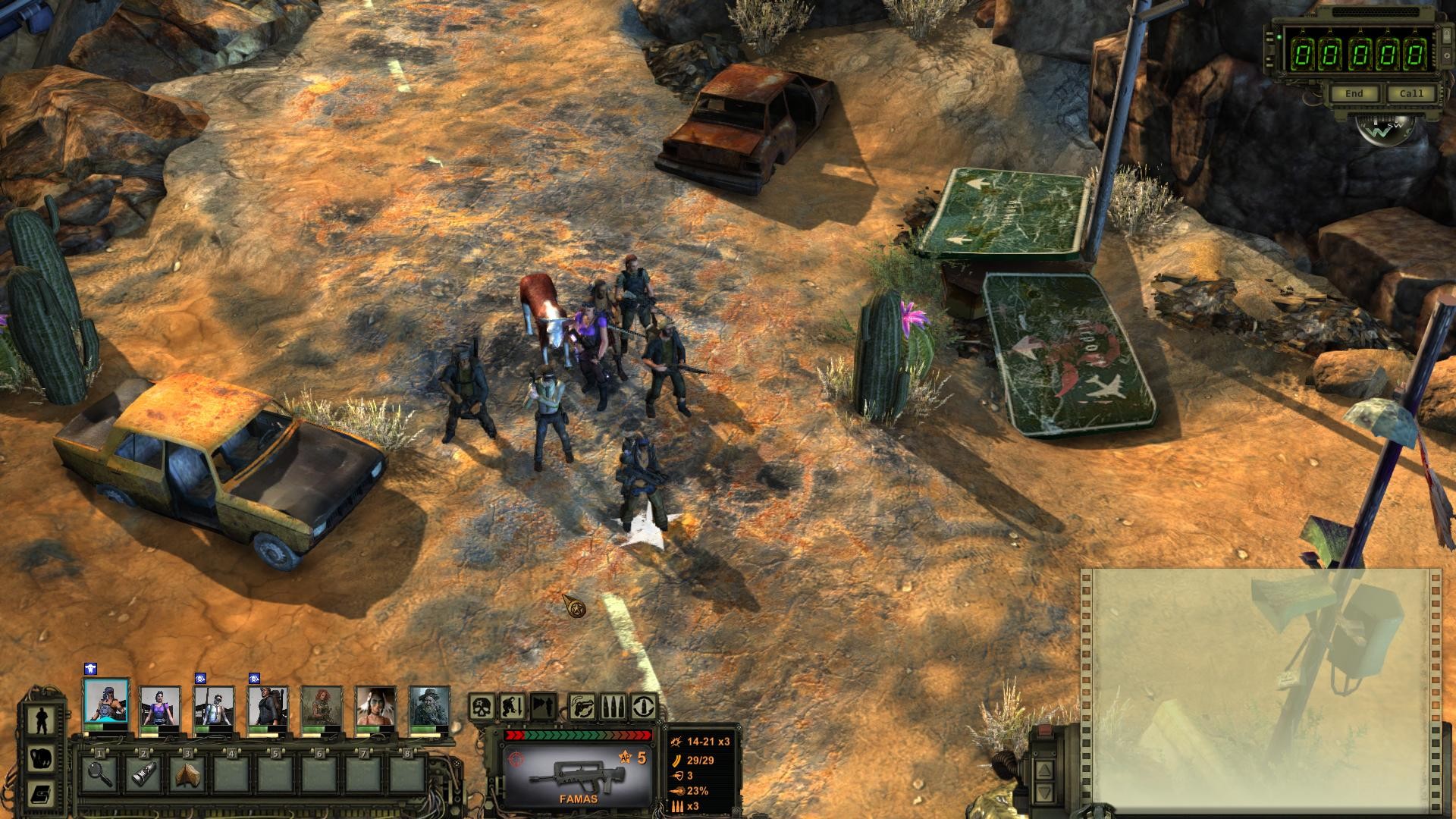The image size is (1456, 819).
Task: Click the message log up arrow
Action: [x=1044, y=770]
